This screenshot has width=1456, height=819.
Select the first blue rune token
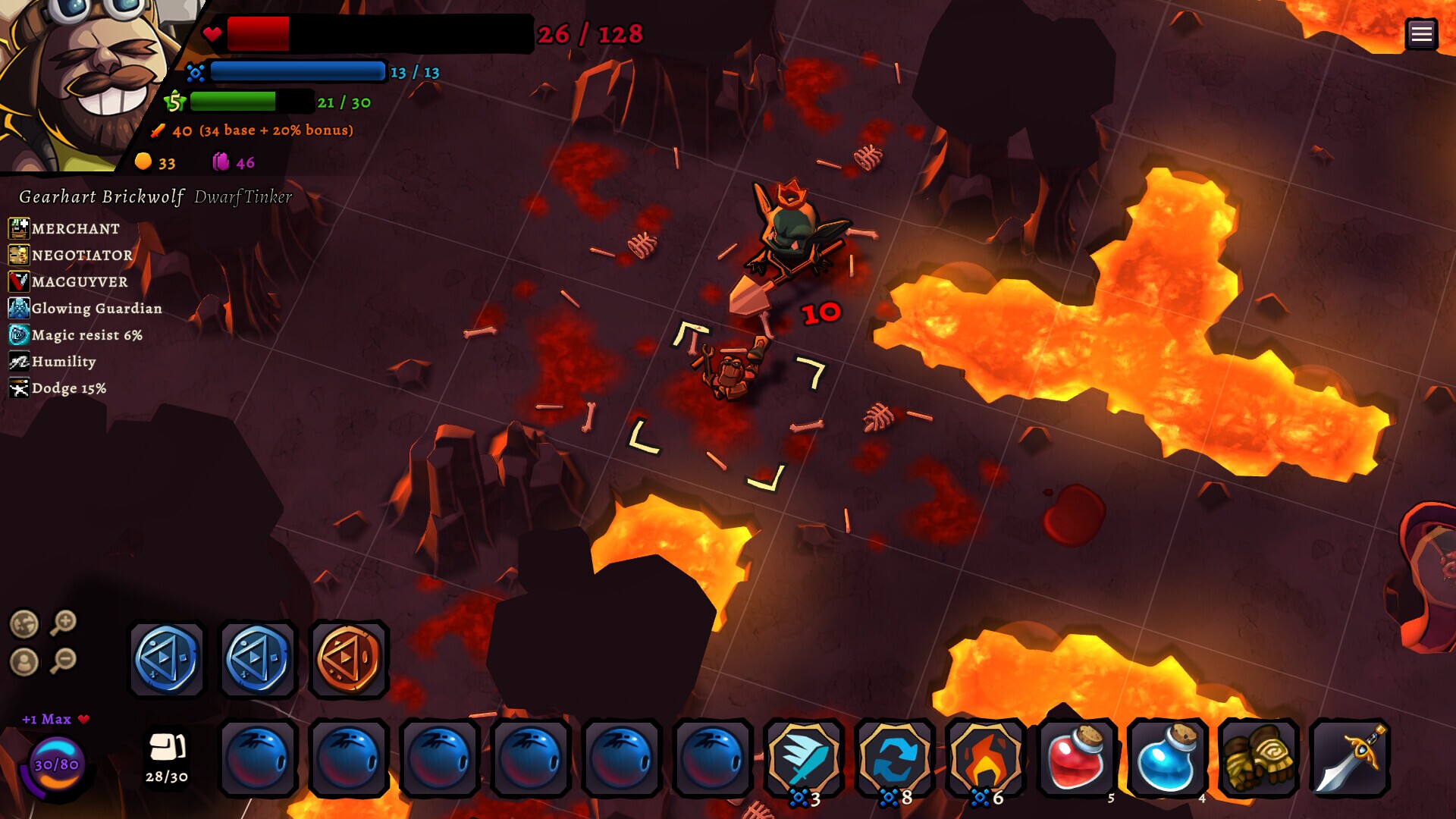[x=167, y=659]
